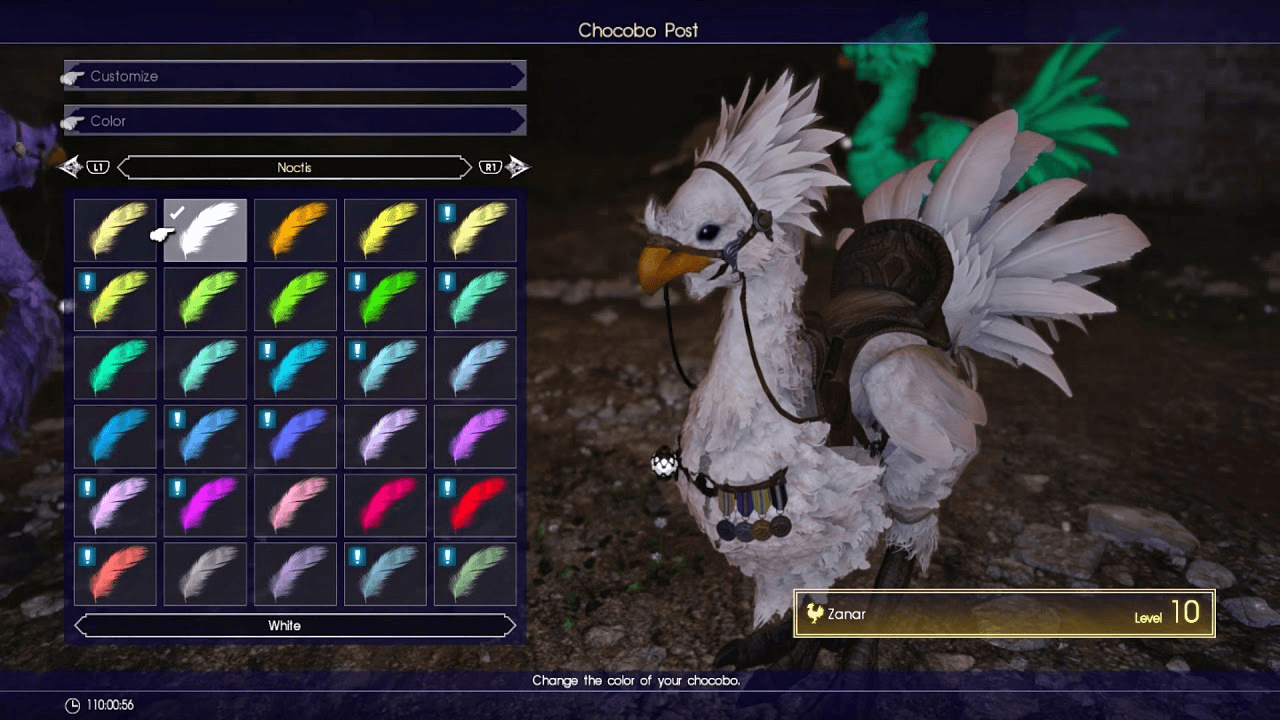
Task: Click the Noctis character selector bar
Action: (x=295, y=167)
